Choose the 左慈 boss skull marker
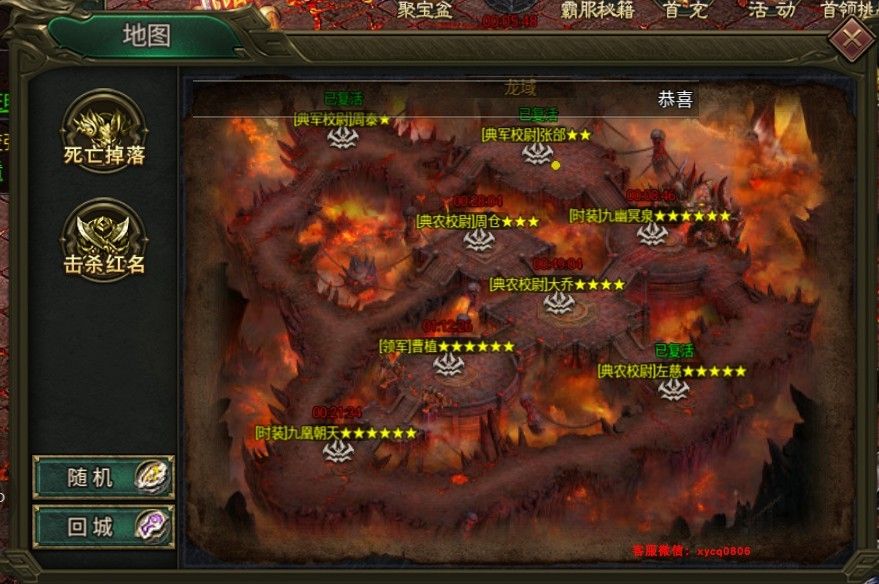Screen dimensions: 879x584 pos(673,389)
